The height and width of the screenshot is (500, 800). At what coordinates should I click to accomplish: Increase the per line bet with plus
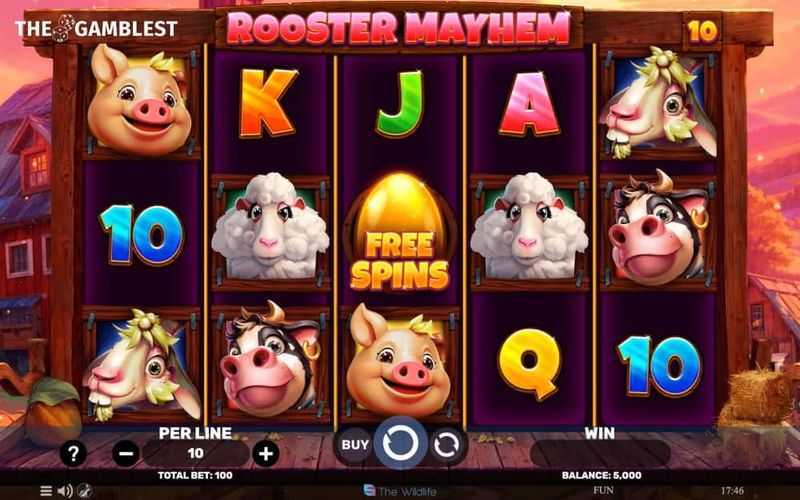point(265,454)
